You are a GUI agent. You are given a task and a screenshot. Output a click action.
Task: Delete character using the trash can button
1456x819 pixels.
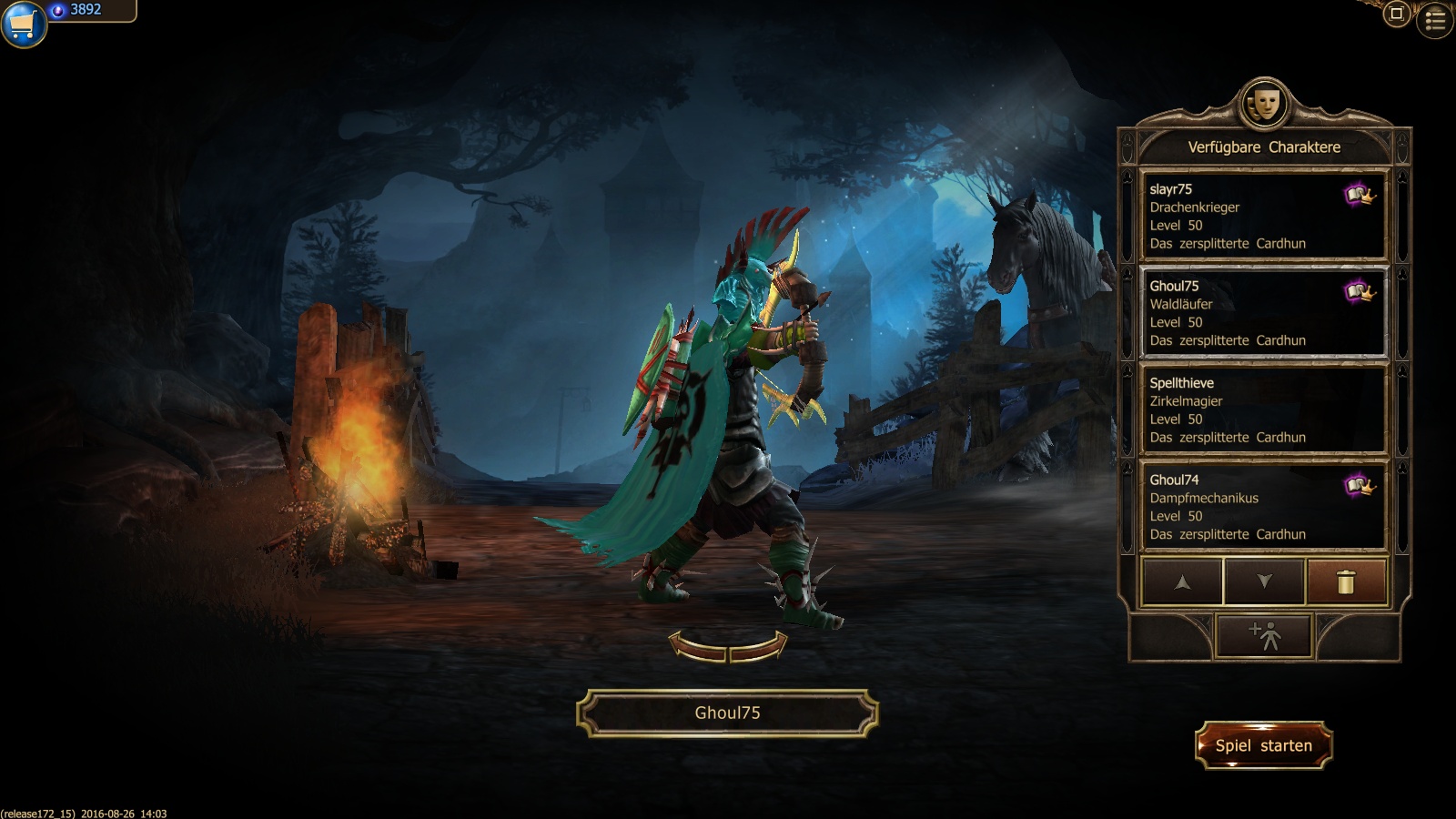(x=1346, y=581)
